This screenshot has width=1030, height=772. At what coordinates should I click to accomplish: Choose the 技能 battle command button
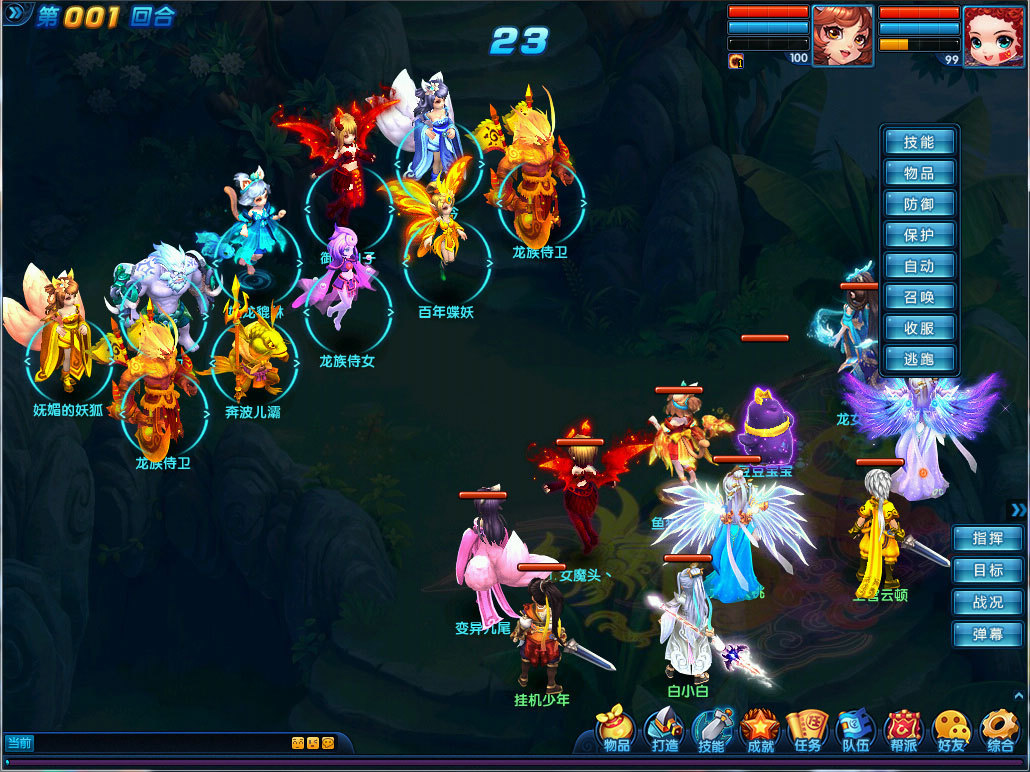tap(919, 142)
